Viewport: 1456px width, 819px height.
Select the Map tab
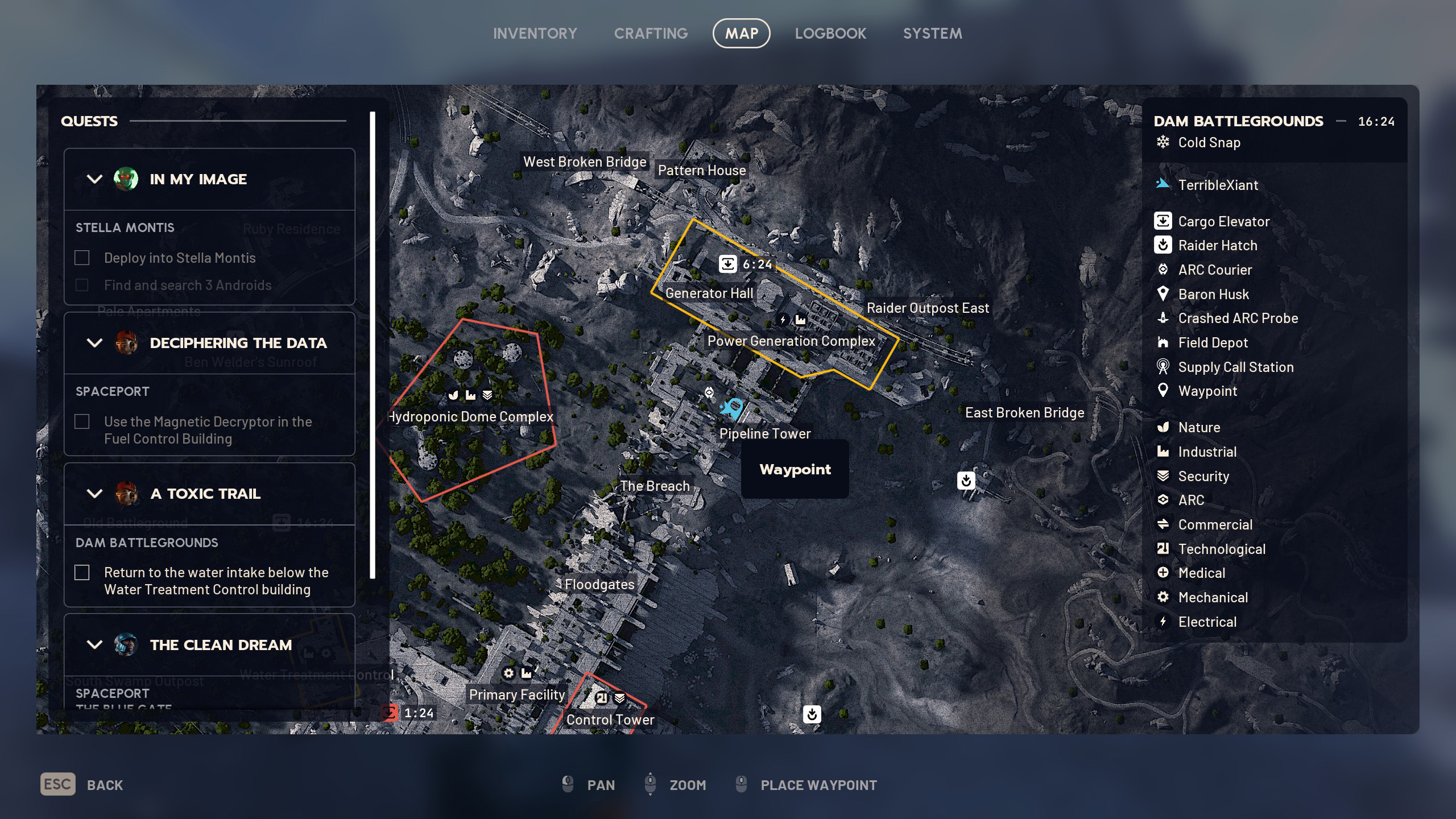click(x=741, y=34)
